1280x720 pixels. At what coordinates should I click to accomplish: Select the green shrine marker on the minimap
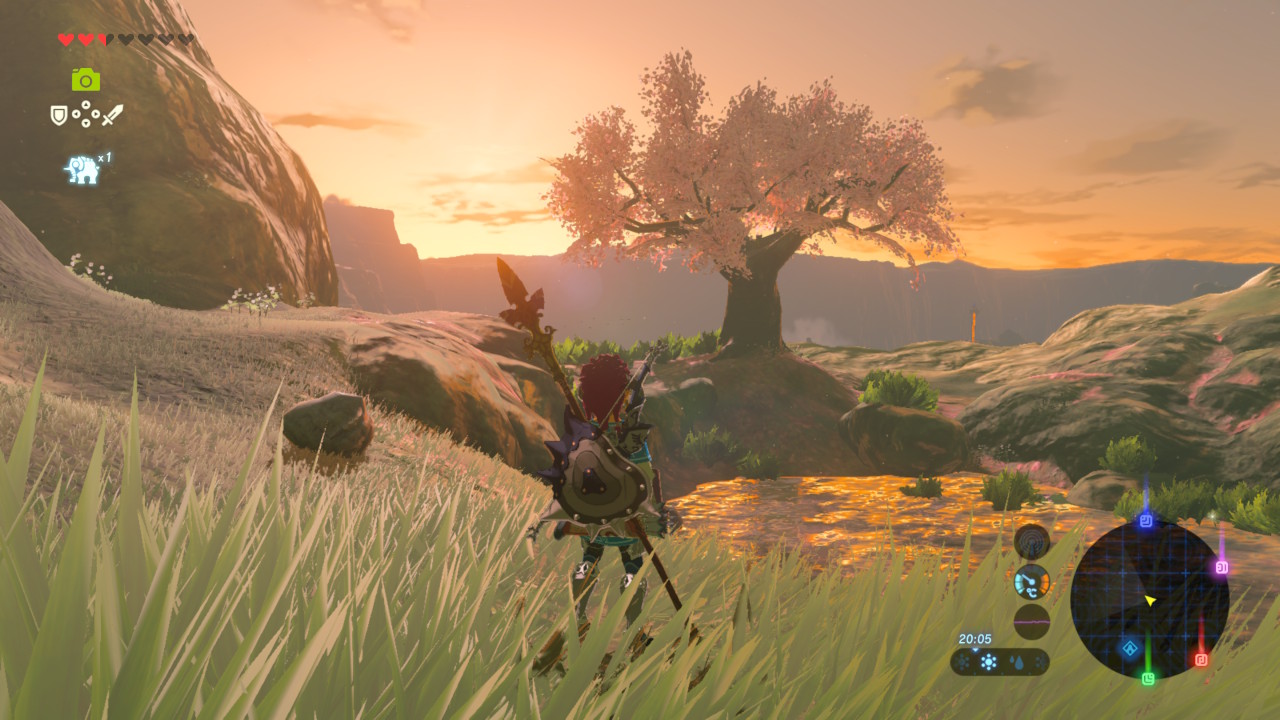[1148, 678]
